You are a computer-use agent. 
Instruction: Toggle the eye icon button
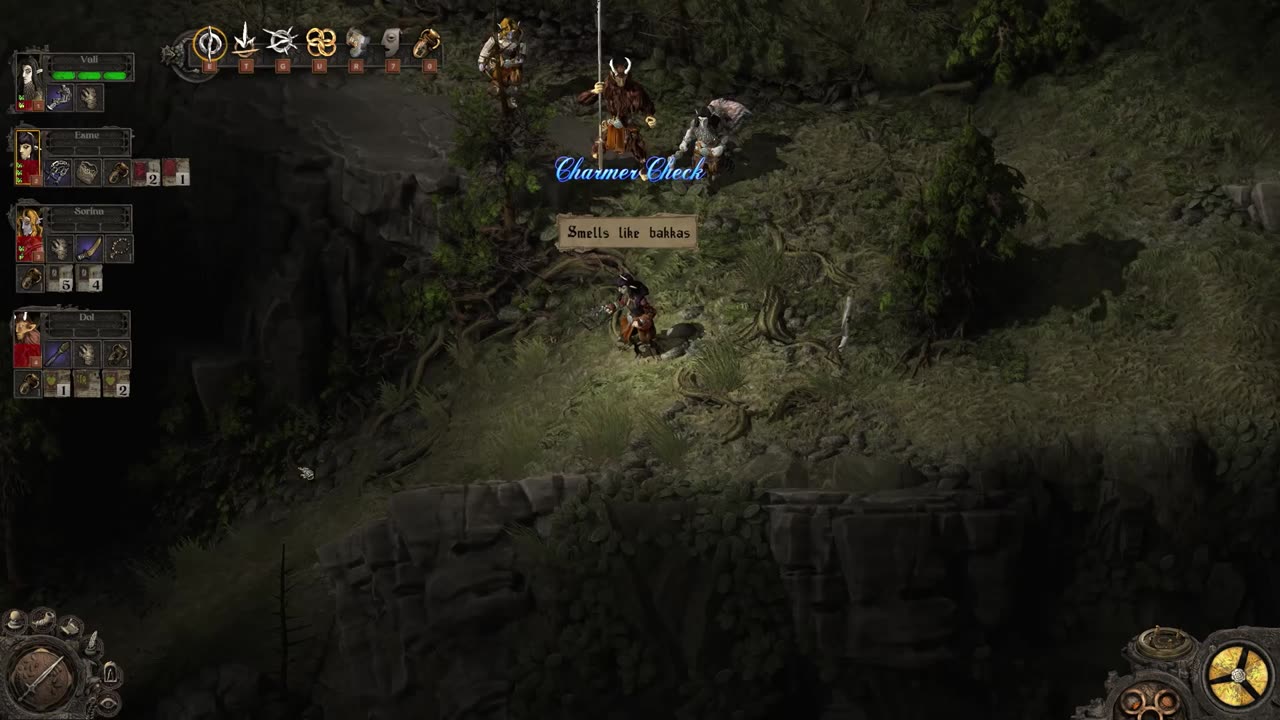tap(108, 703)
